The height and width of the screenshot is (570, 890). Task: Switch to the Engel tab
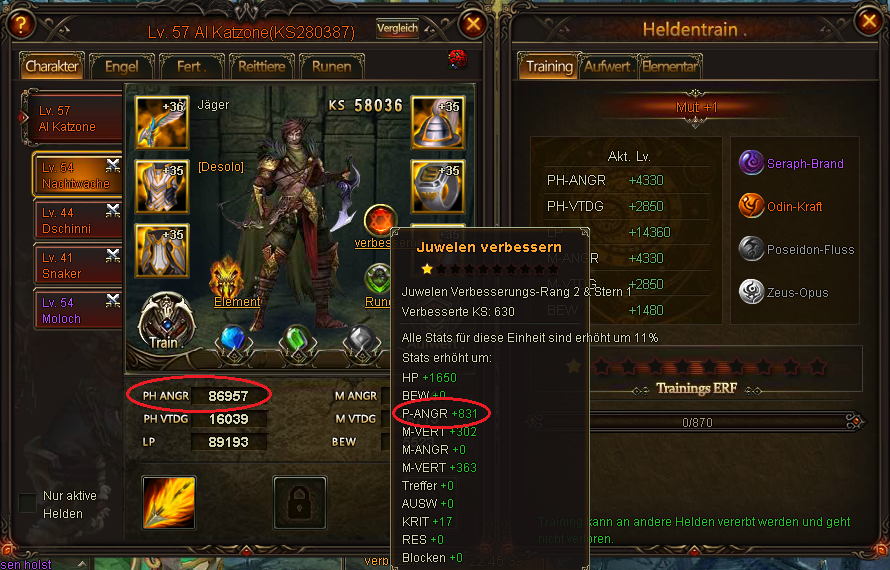click(x=121, y=67)
